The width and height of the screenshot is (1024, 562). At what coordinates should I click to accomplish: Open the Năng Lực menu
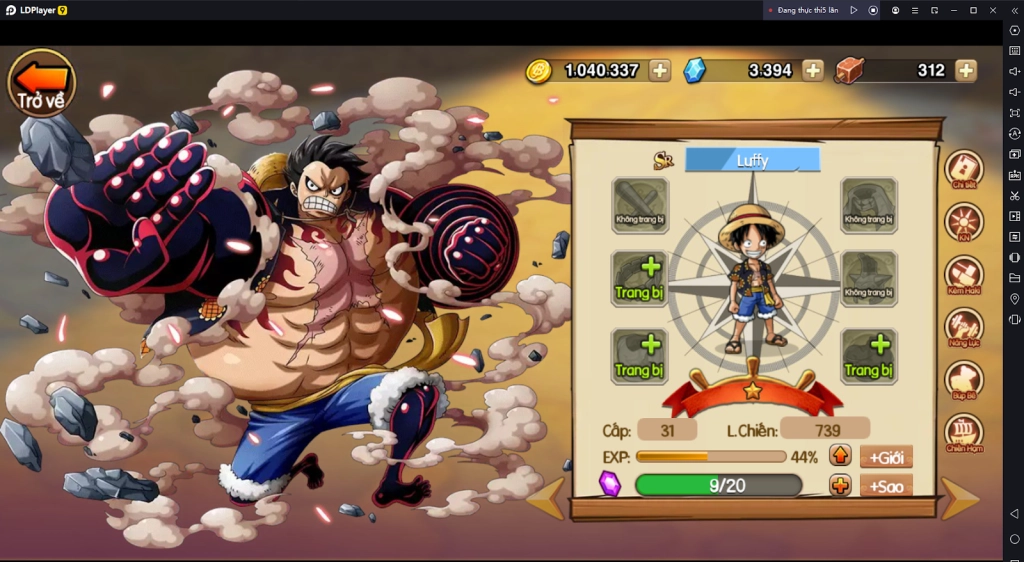[964, 327]
